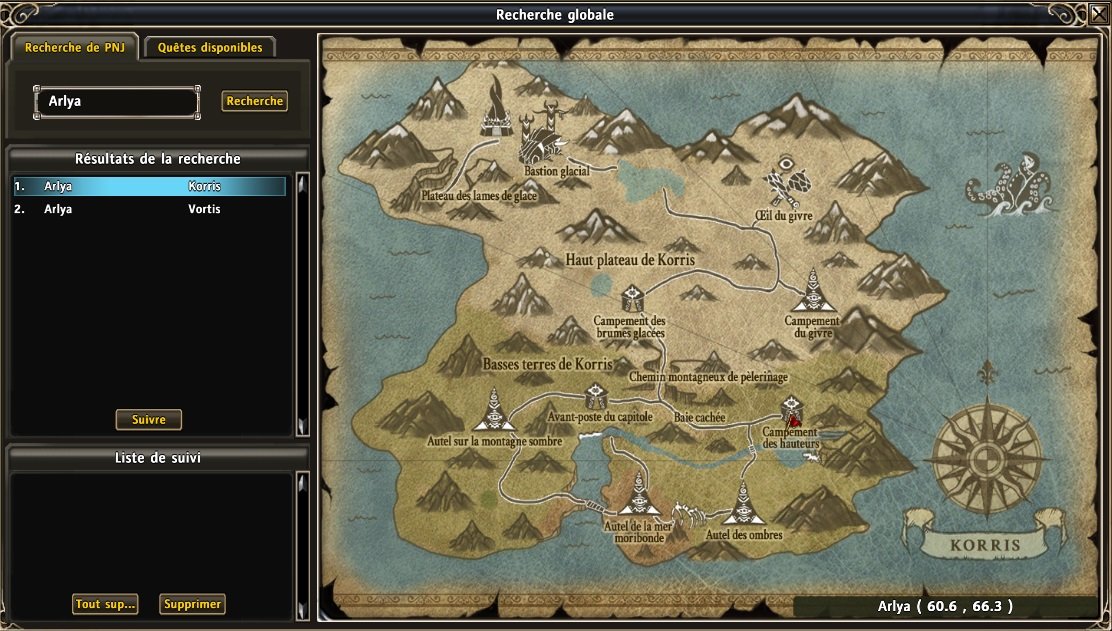Open the Quêtes disponibles tab

(210, 47)
